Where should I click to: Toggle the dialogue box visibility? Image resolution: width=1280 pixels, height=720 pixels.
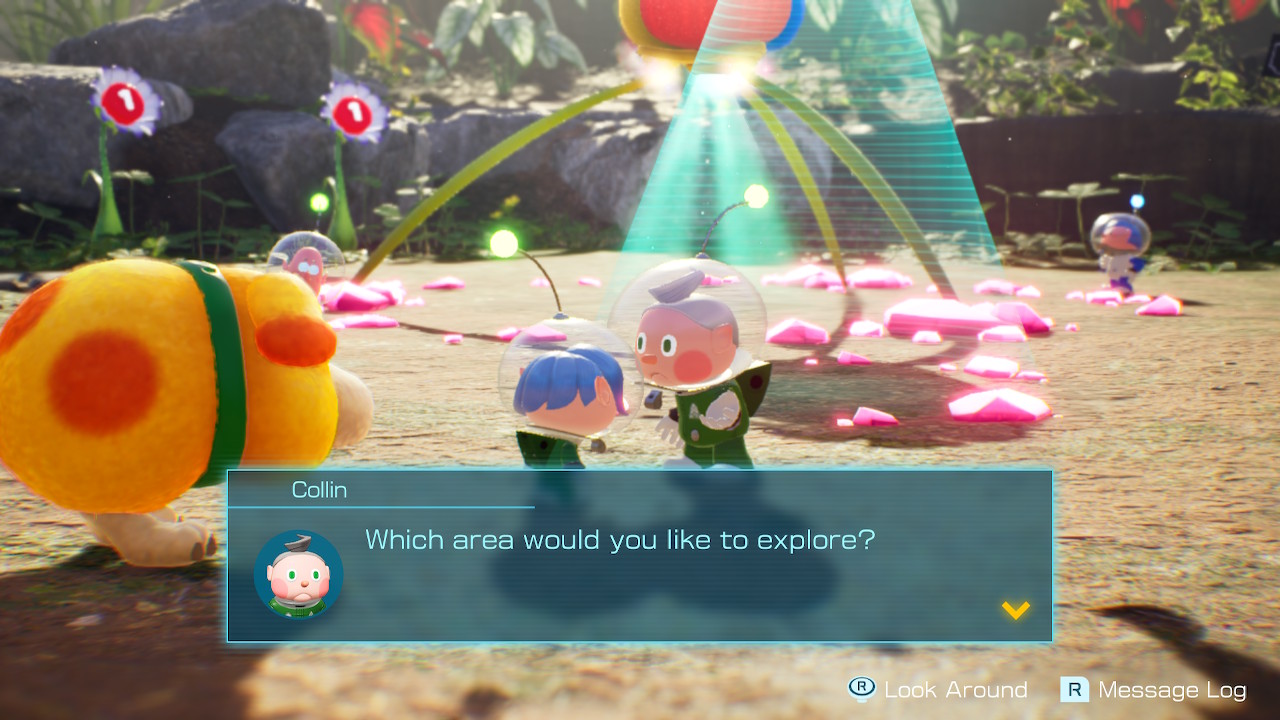(x=640, y=555)
